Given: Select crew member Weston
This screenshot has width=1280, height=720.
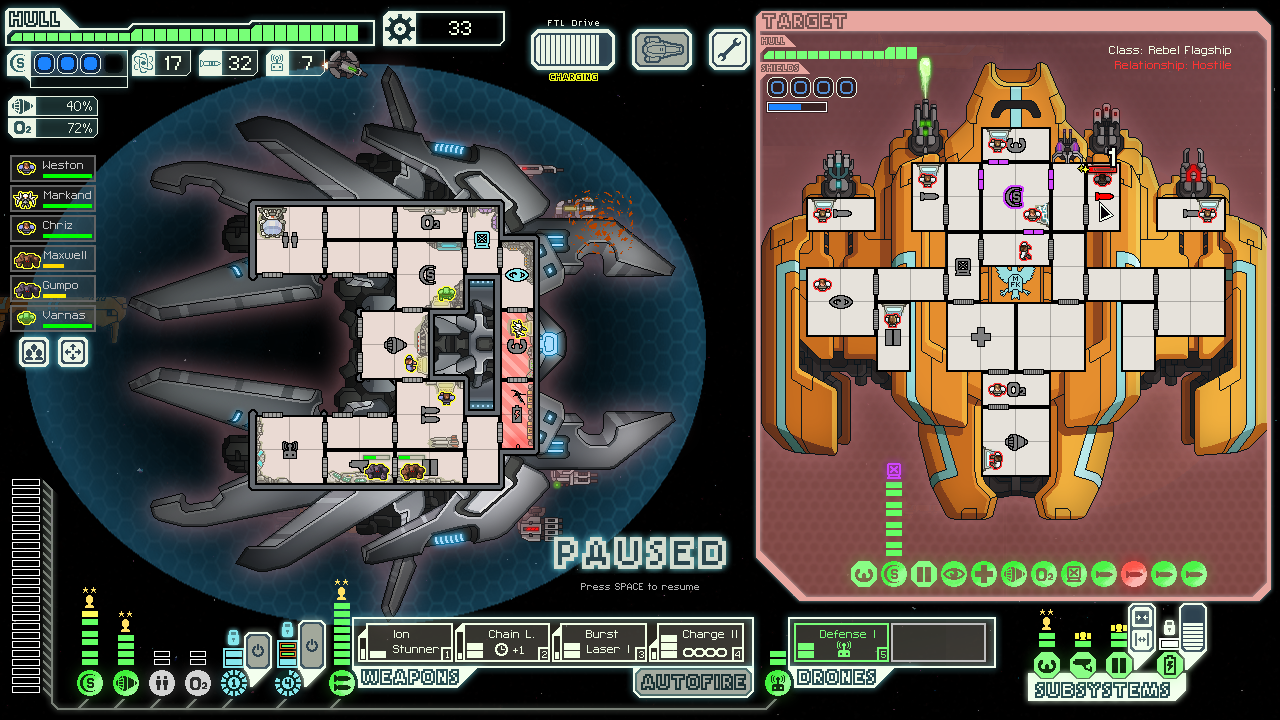Looking at the screenshot, I should click(54, 168).
